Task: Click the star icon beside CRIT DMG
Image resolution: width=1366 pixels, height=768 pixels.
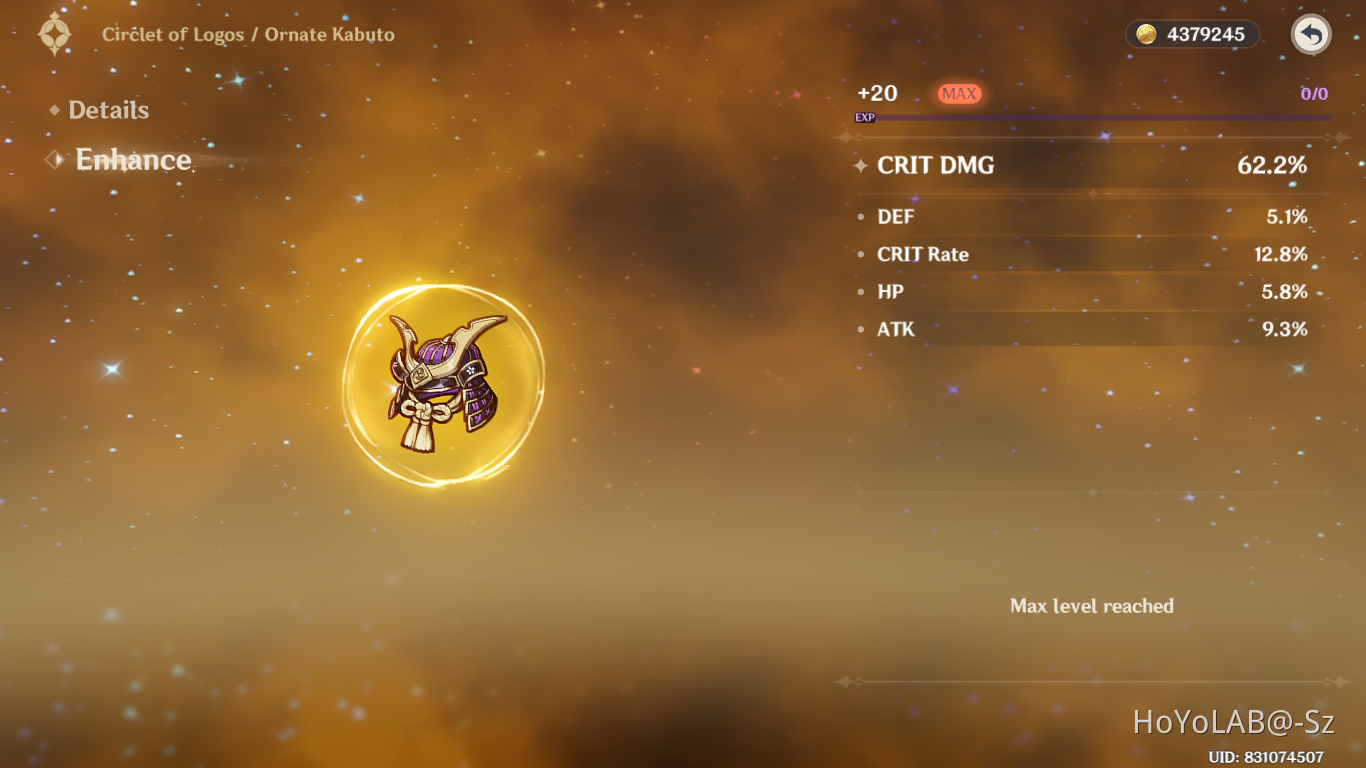Action: [x=861, y=166]
